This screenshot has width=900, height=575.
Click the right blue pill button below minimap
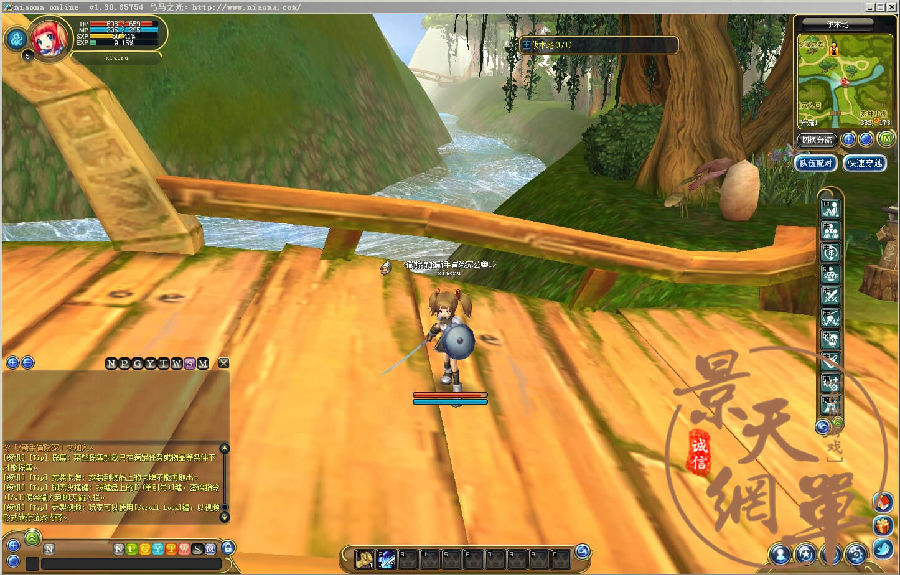(x=864, y=163)
